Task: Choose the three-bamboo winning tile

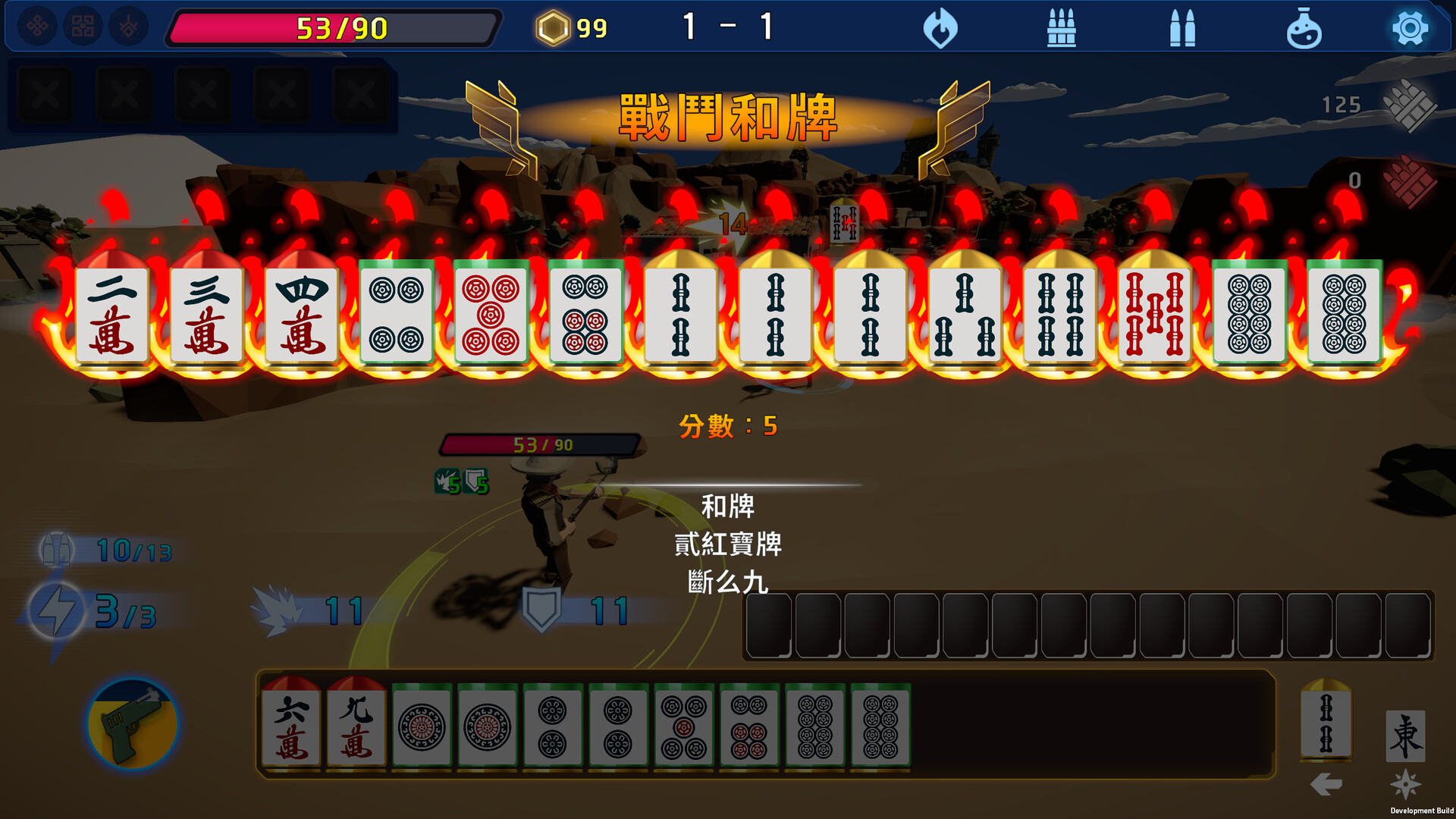Action: pyautogui.click(x=965, y=314)
